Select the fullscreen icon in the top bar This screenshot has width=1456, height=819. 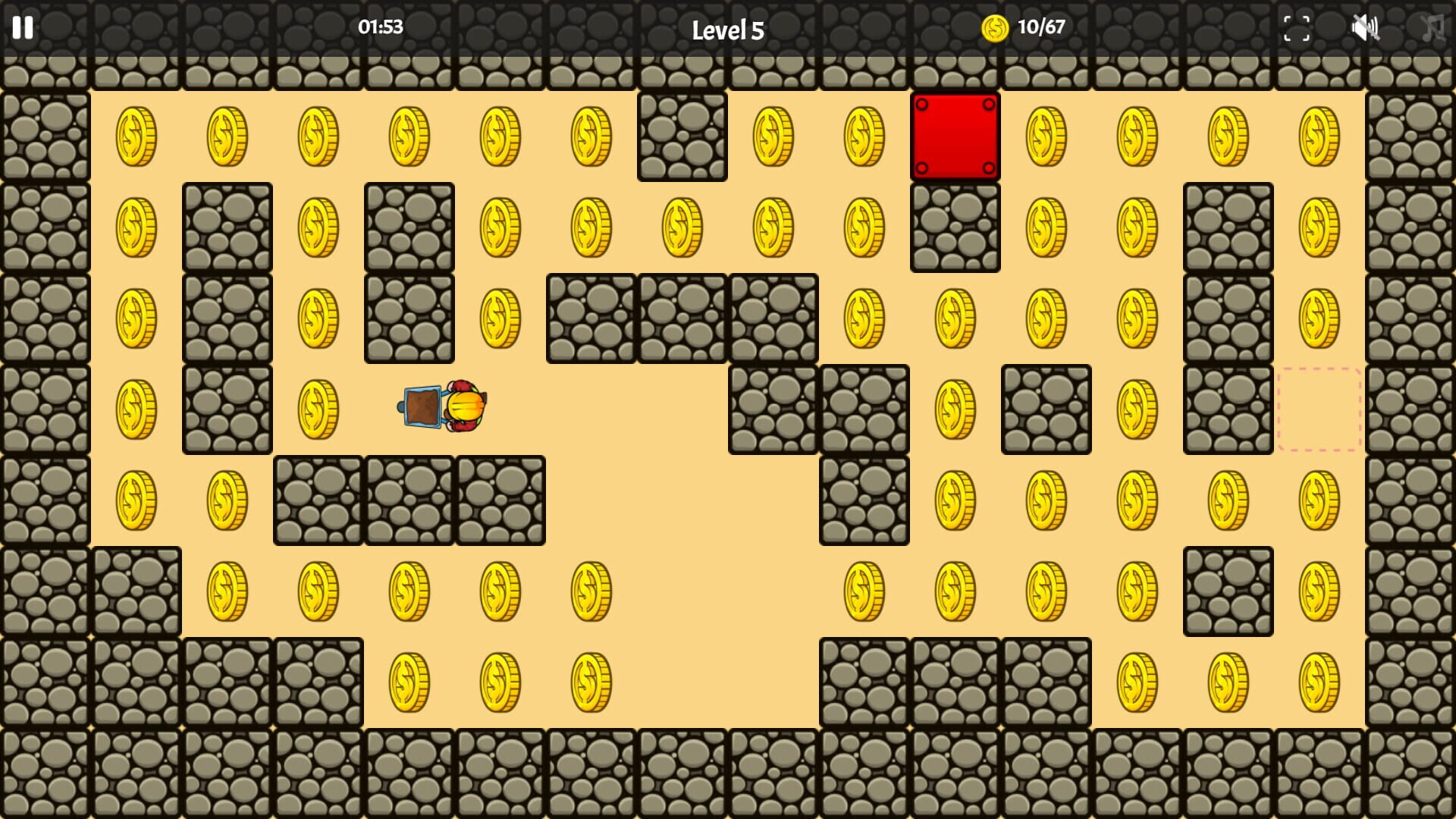[x=1298, y=29]
